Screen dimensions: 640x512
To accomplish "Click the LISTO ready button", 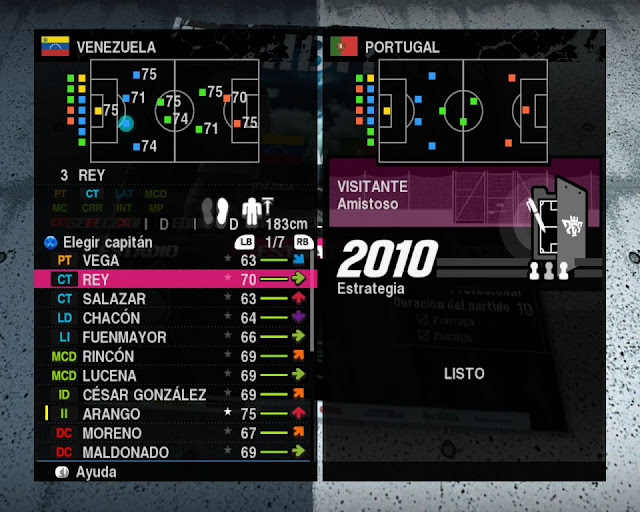I will coord(464,373).
